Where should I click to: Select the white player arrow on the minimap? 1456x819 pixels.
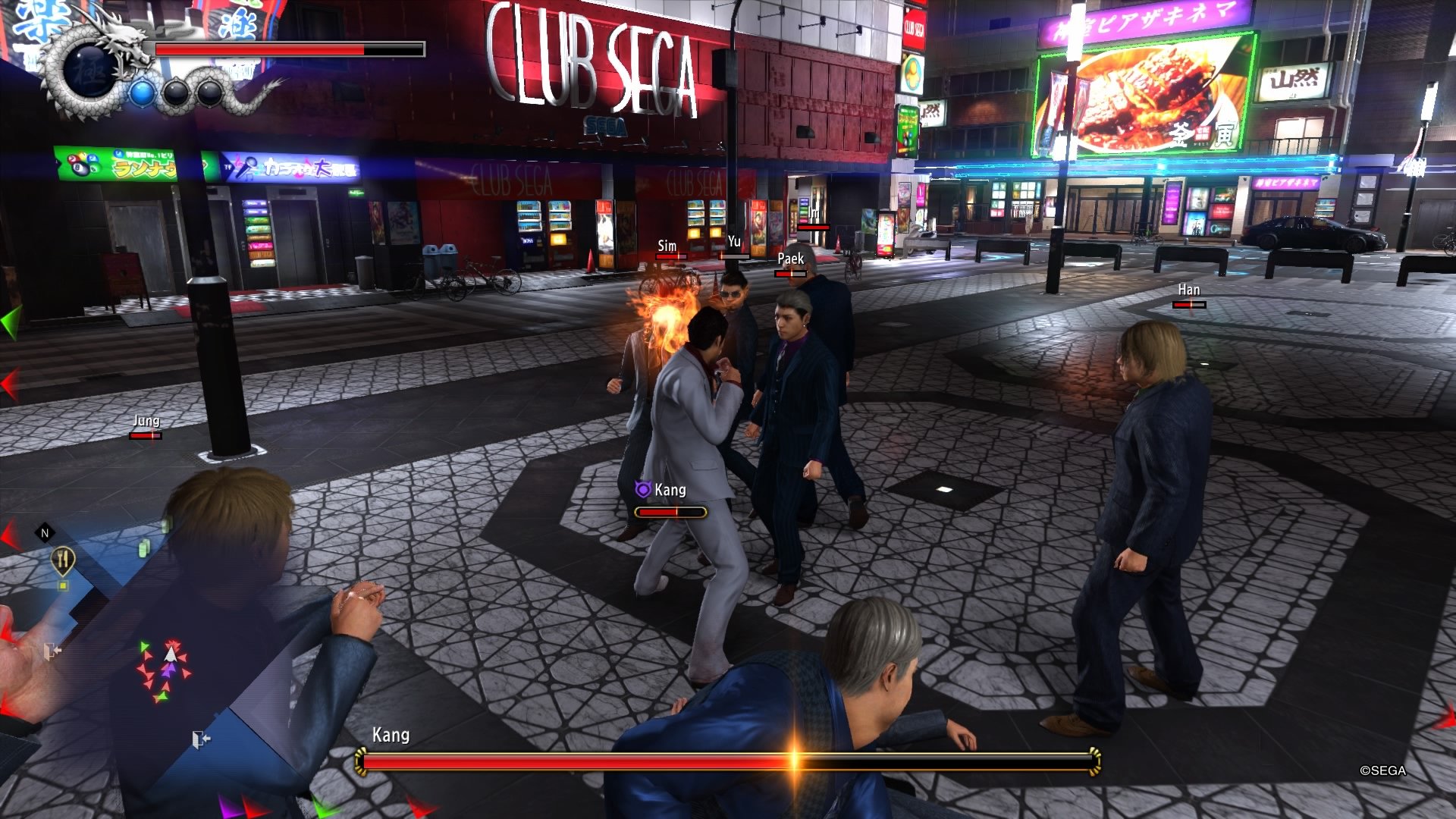coord(171,654)
